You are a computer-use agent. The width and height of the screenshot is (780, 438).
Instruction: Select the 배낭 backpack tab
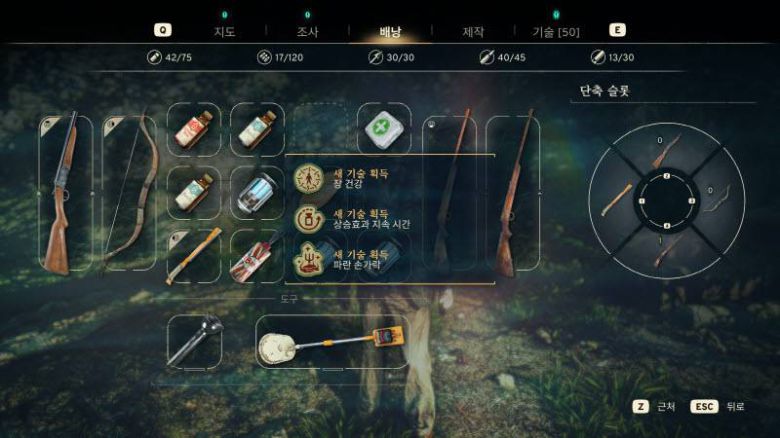pos(391,31)
